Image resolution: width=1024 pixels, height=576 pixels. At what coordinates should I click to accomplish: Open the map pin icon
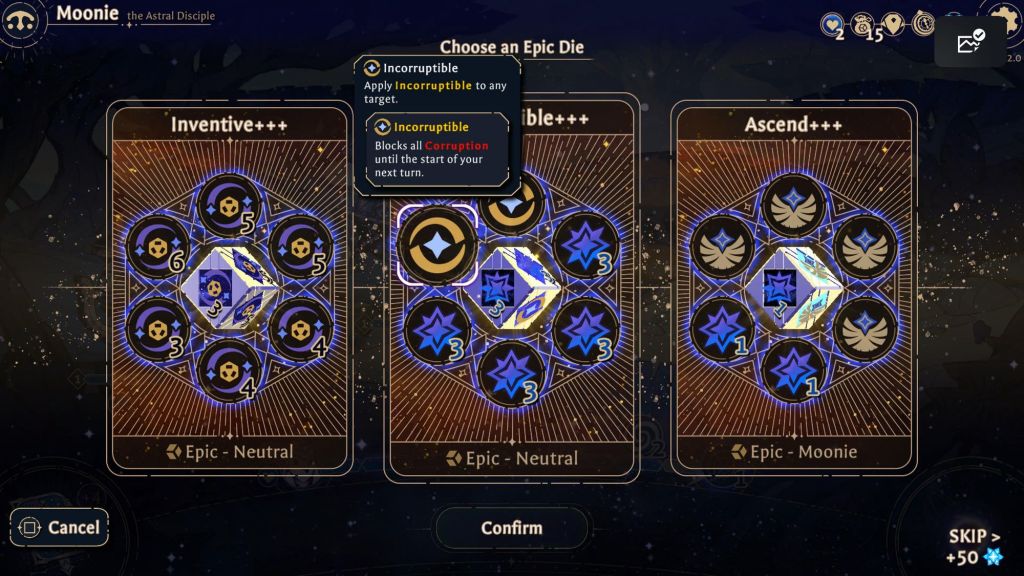[893, 24]
